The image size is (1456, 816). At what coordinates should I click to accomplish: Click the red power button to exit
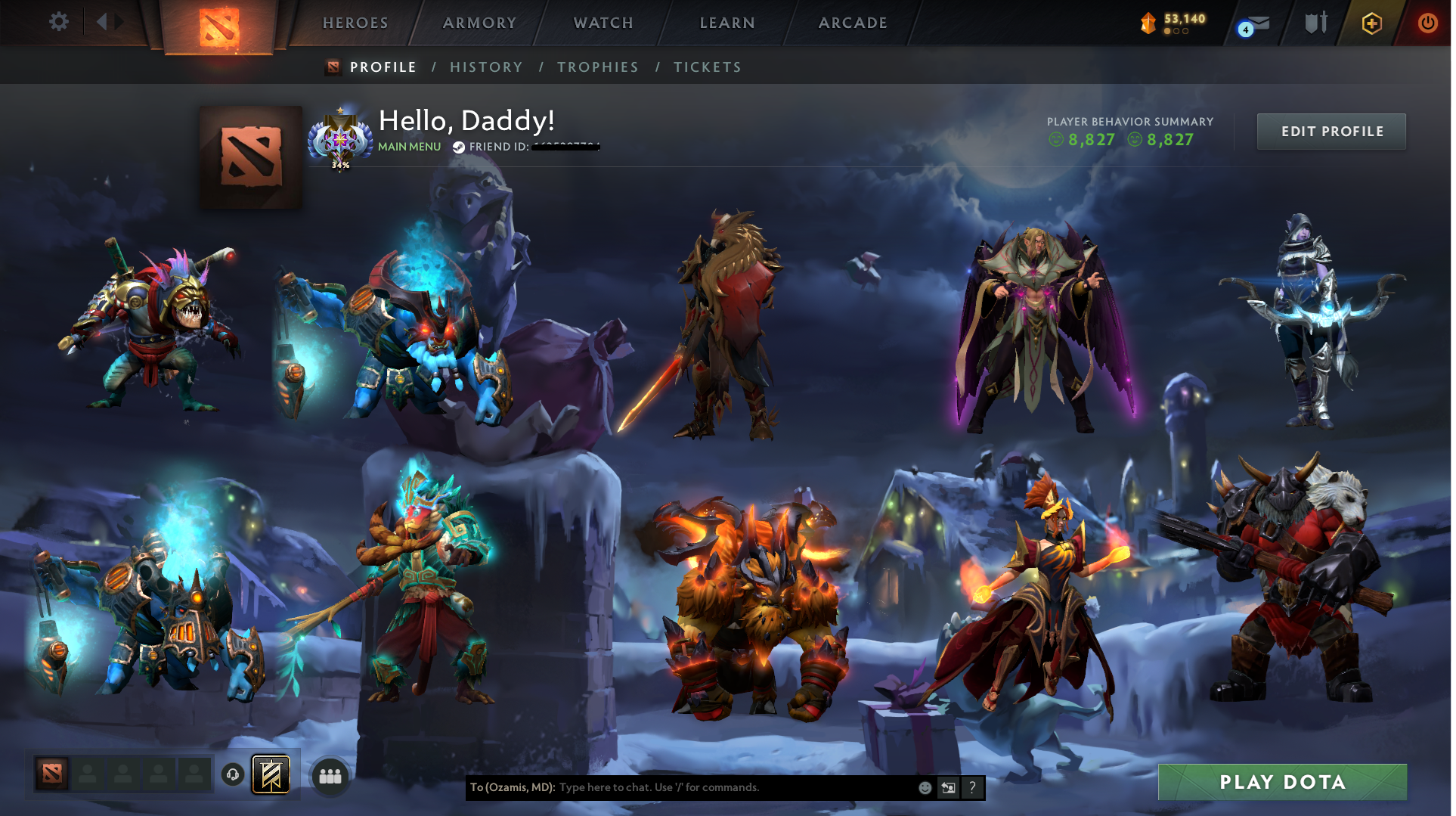coord(1428,23)
